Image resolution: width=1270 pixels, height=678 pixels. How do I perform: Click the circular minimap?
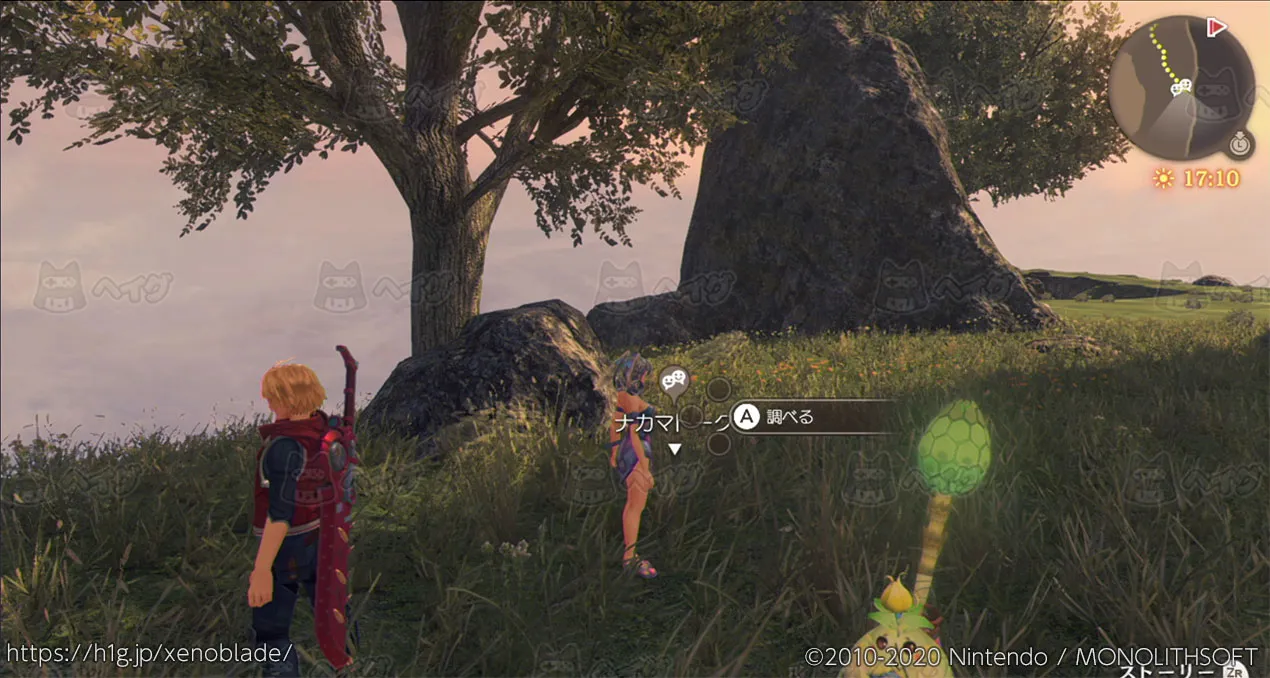(x=1180, y=88)
